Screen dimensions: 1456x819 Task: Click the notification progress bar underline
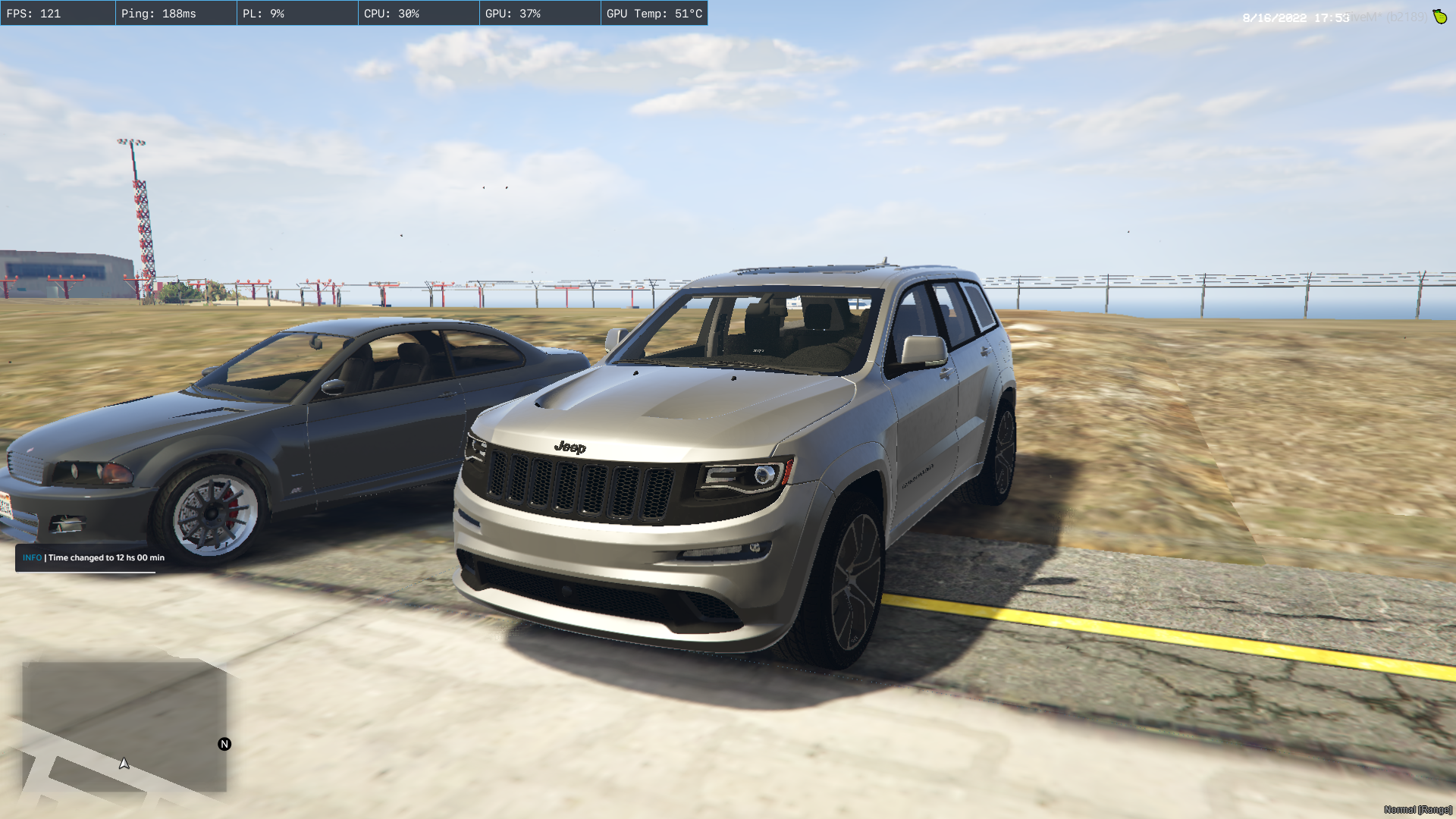tap(87, 574)
